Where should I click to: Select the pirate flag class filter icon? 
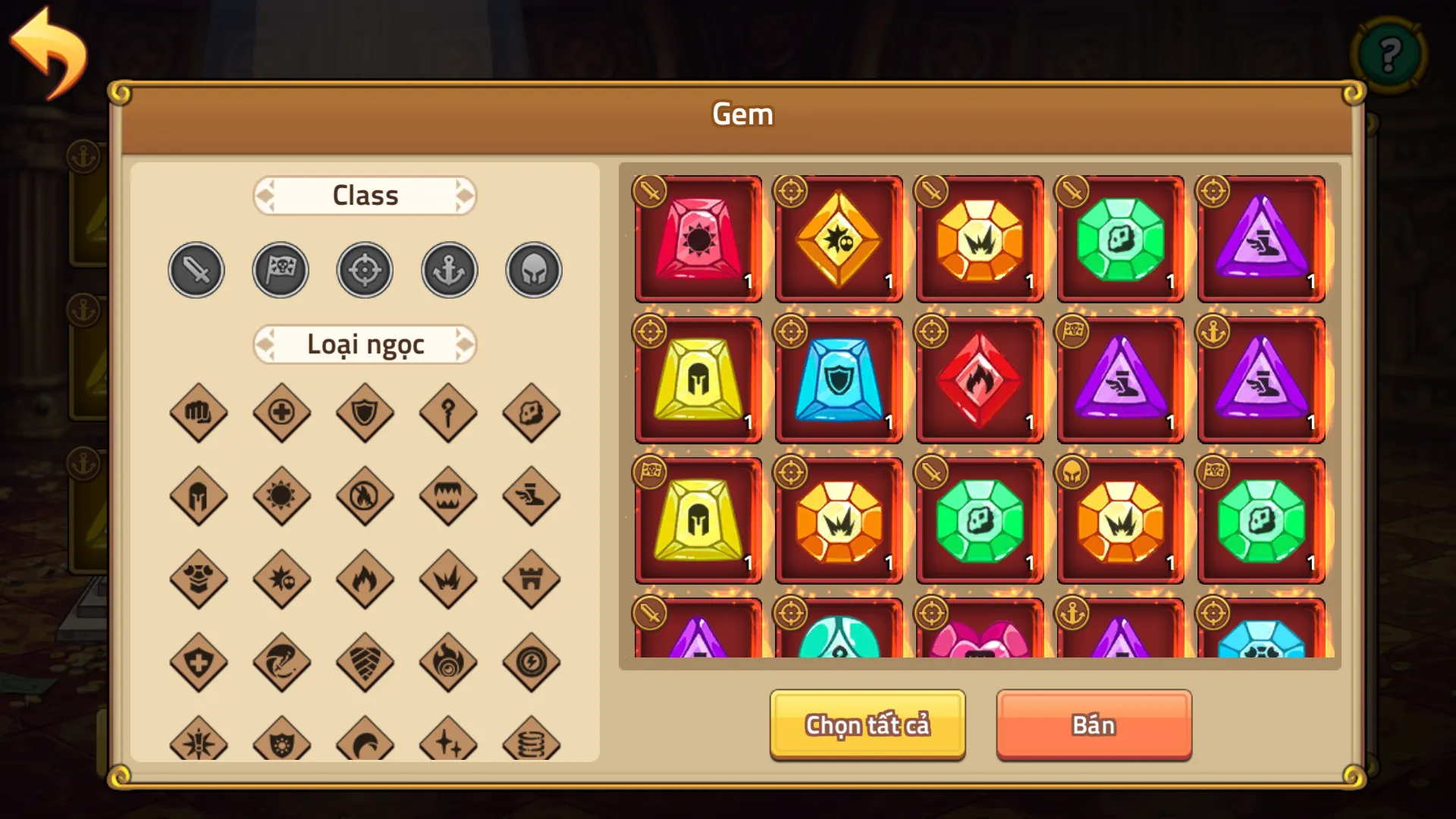click(281, 269)
